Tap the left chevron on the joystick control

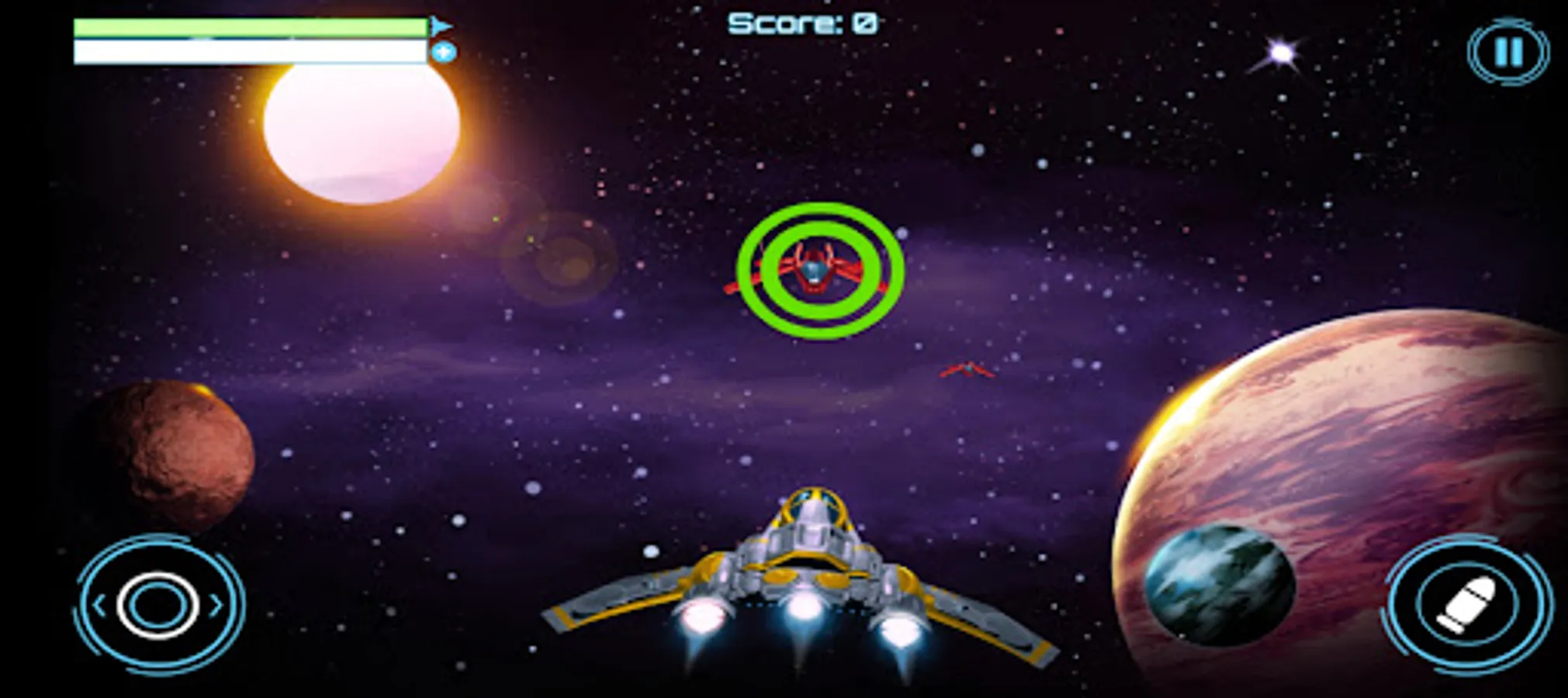click(x=99, y=604)
